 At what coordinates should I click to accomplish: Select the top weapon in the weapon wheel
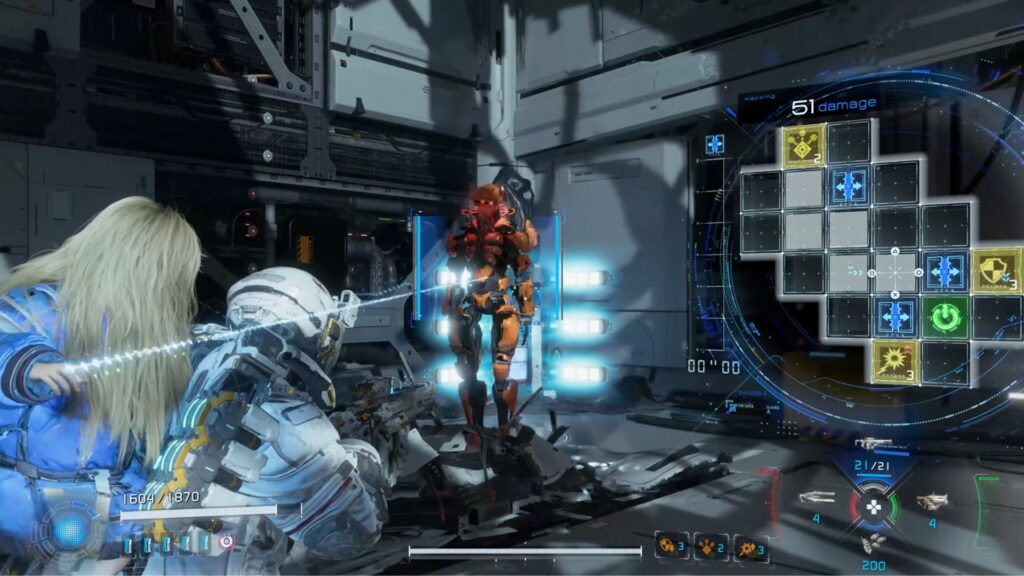coord(873,443)
